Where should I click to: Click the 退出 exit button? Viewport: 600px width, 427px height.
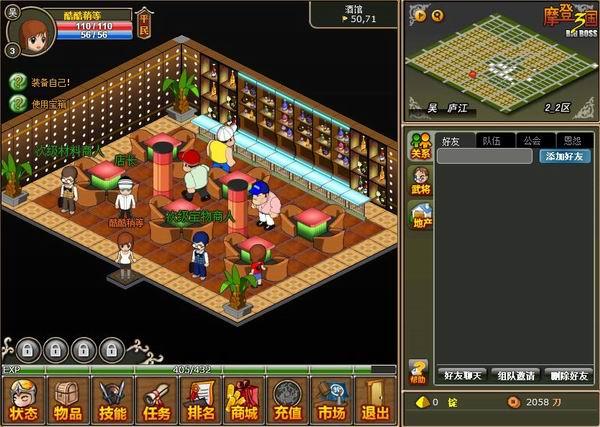(375, 401)
